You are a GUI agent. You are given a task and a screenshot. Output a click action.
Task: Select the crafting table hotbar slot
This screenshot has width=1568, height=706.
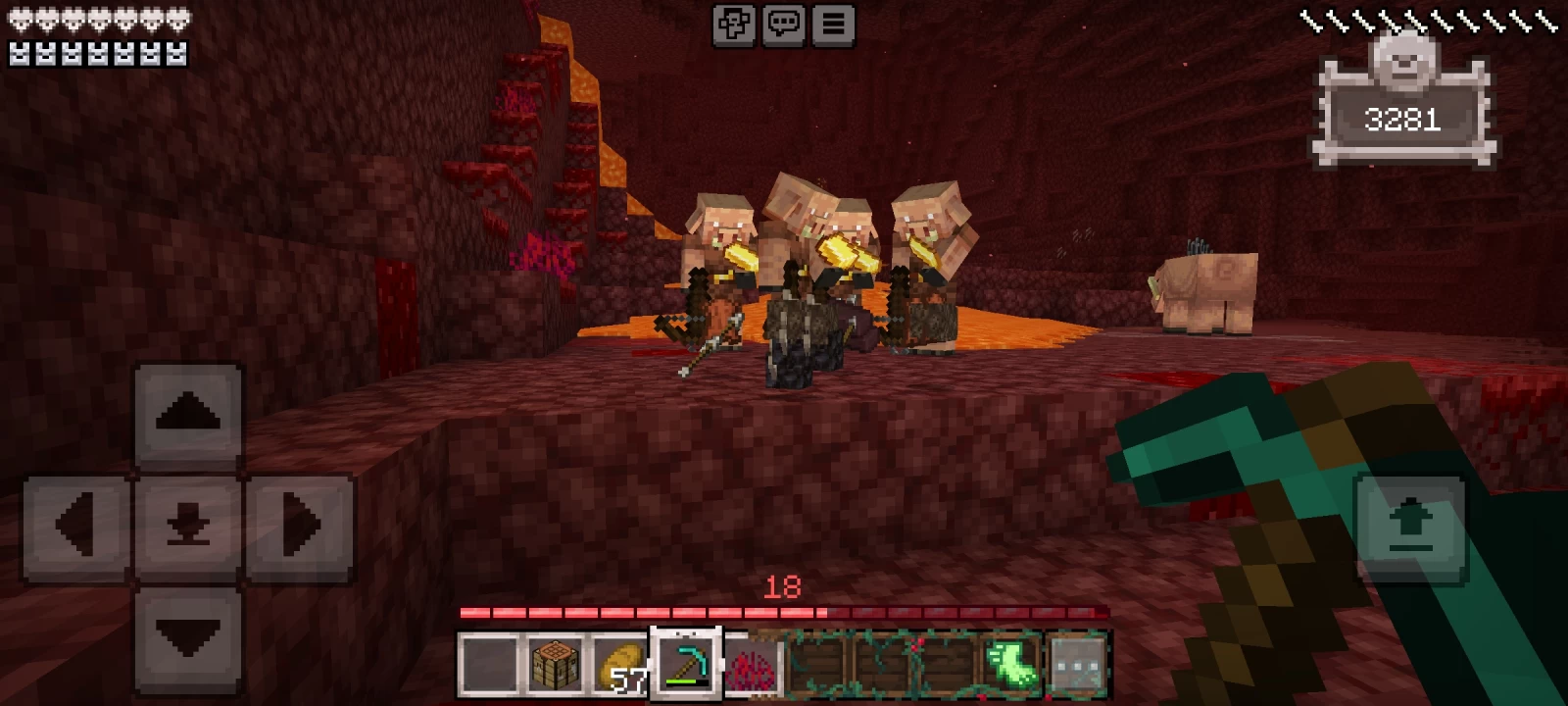pos(555,664)
